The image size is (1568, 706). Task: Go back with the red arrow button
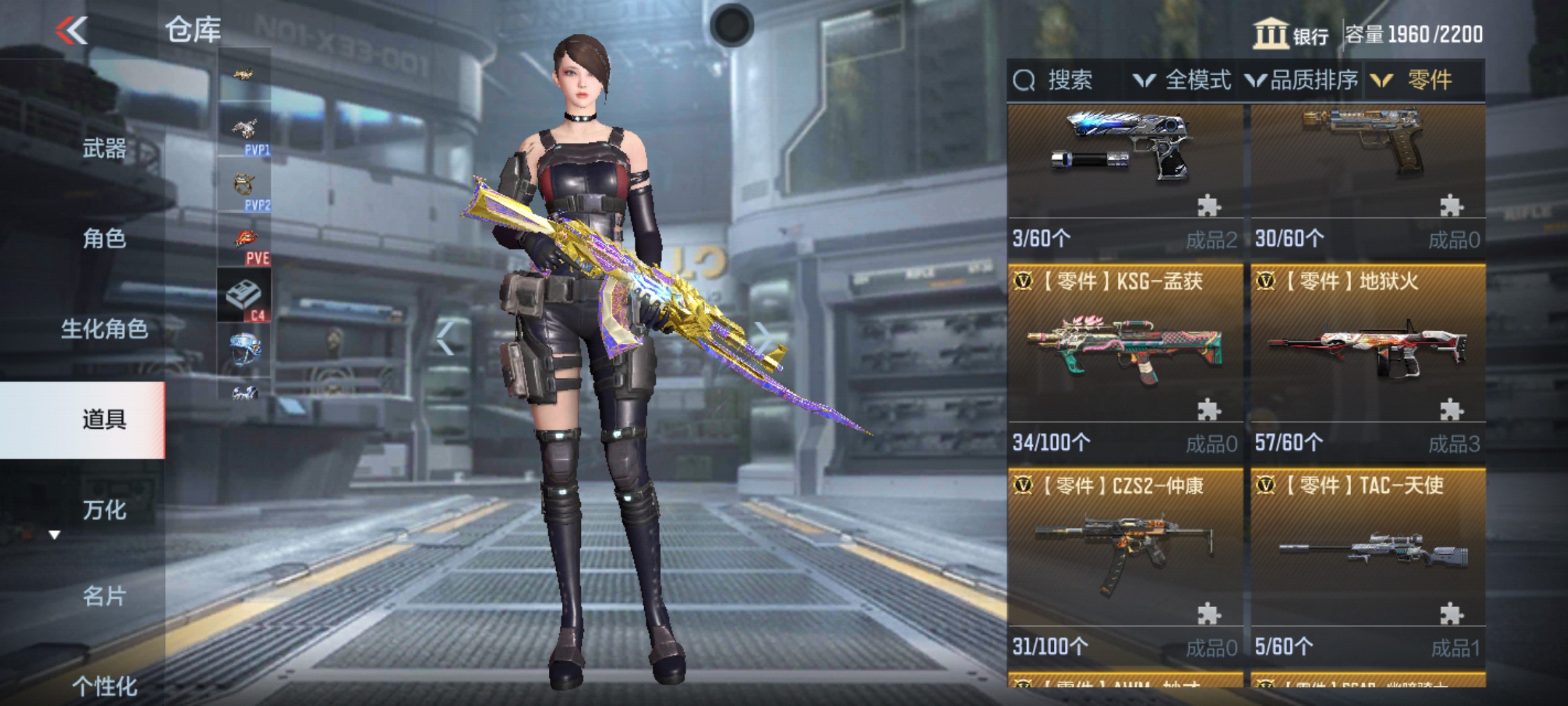coord(72,30)
